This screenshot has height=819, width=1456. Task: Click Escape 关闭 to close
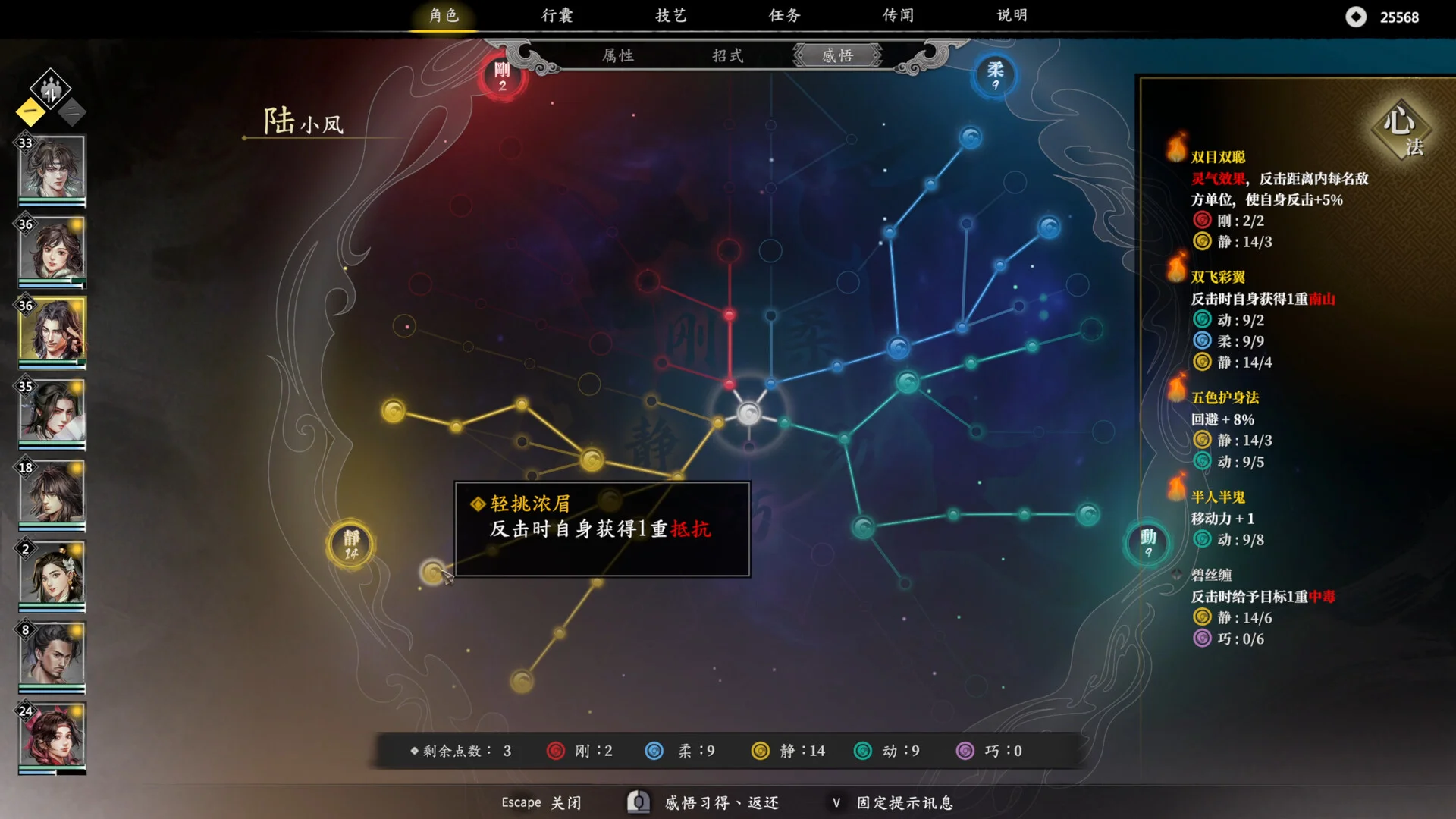(x=540, y=802)
